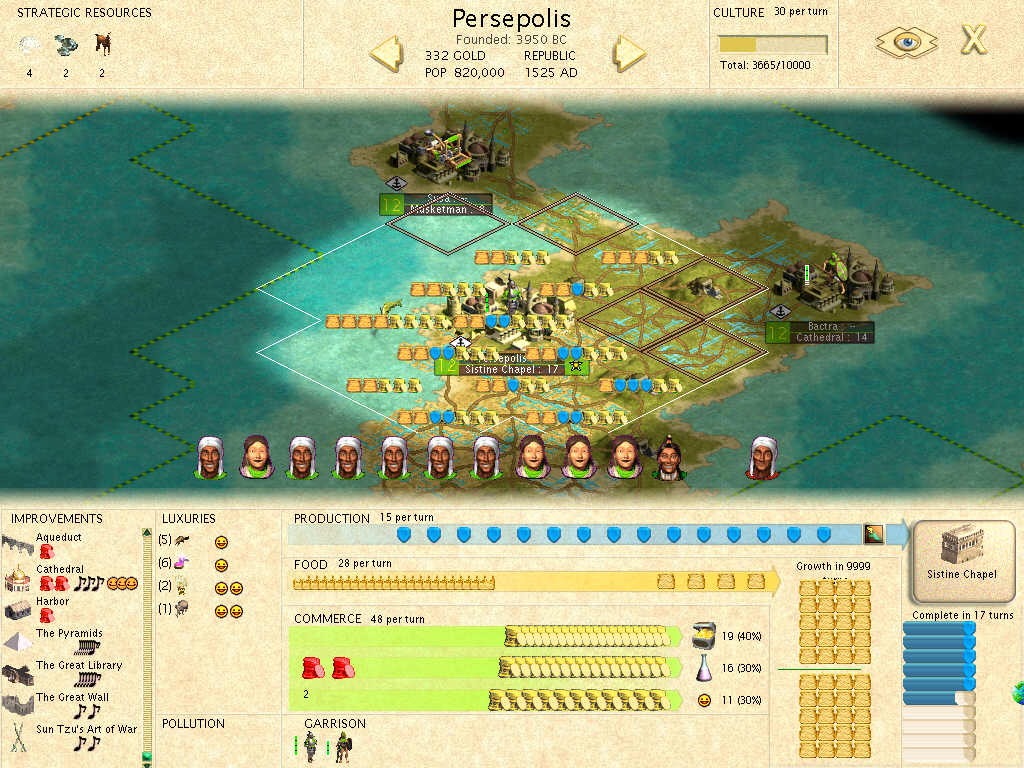Click the improvements list scroll-down arrow
Screen dimensions: 1024x768
[147, 757]
